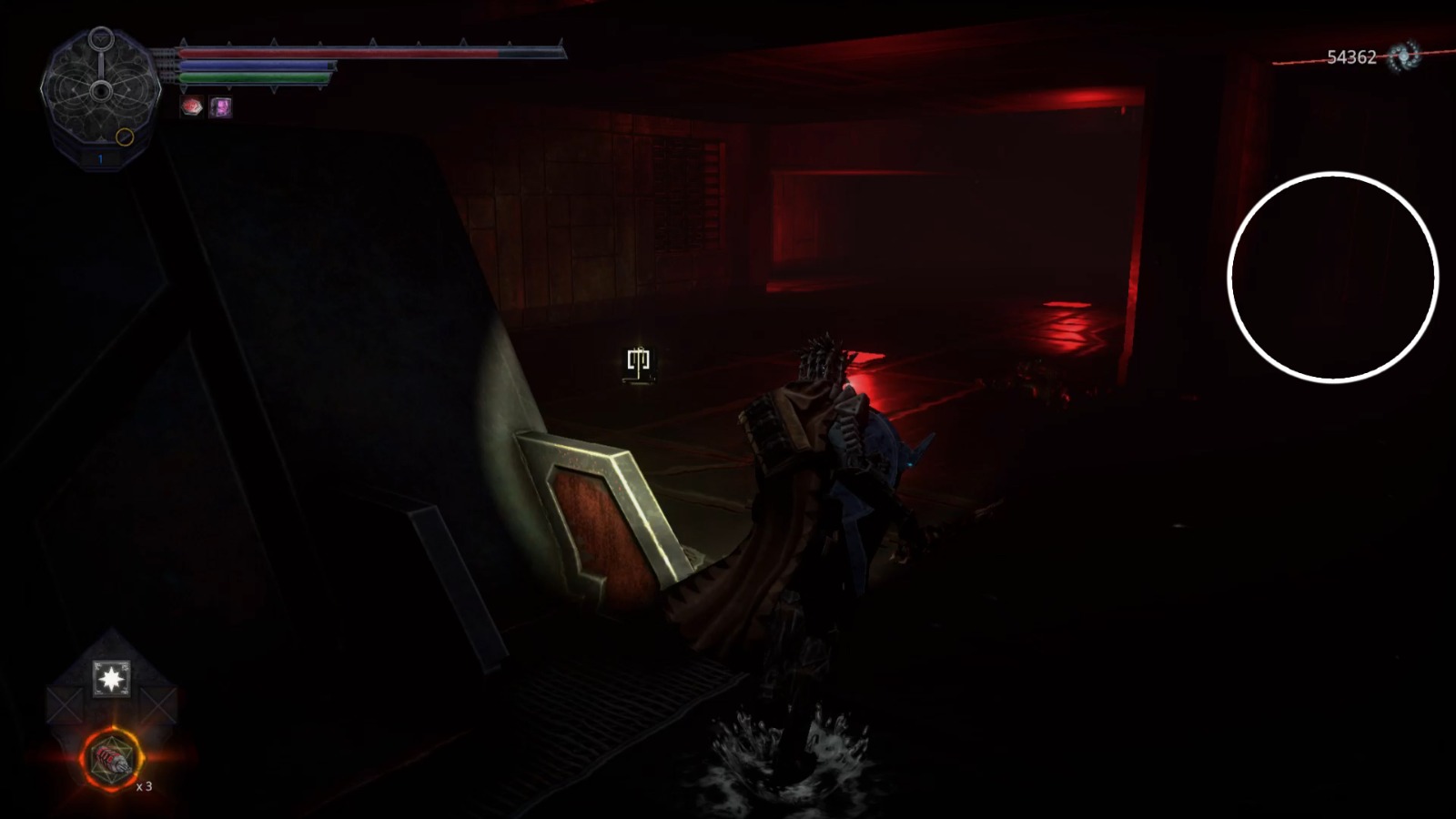
Task: Click the x3 grenade count label
Action: pos(144,787)
